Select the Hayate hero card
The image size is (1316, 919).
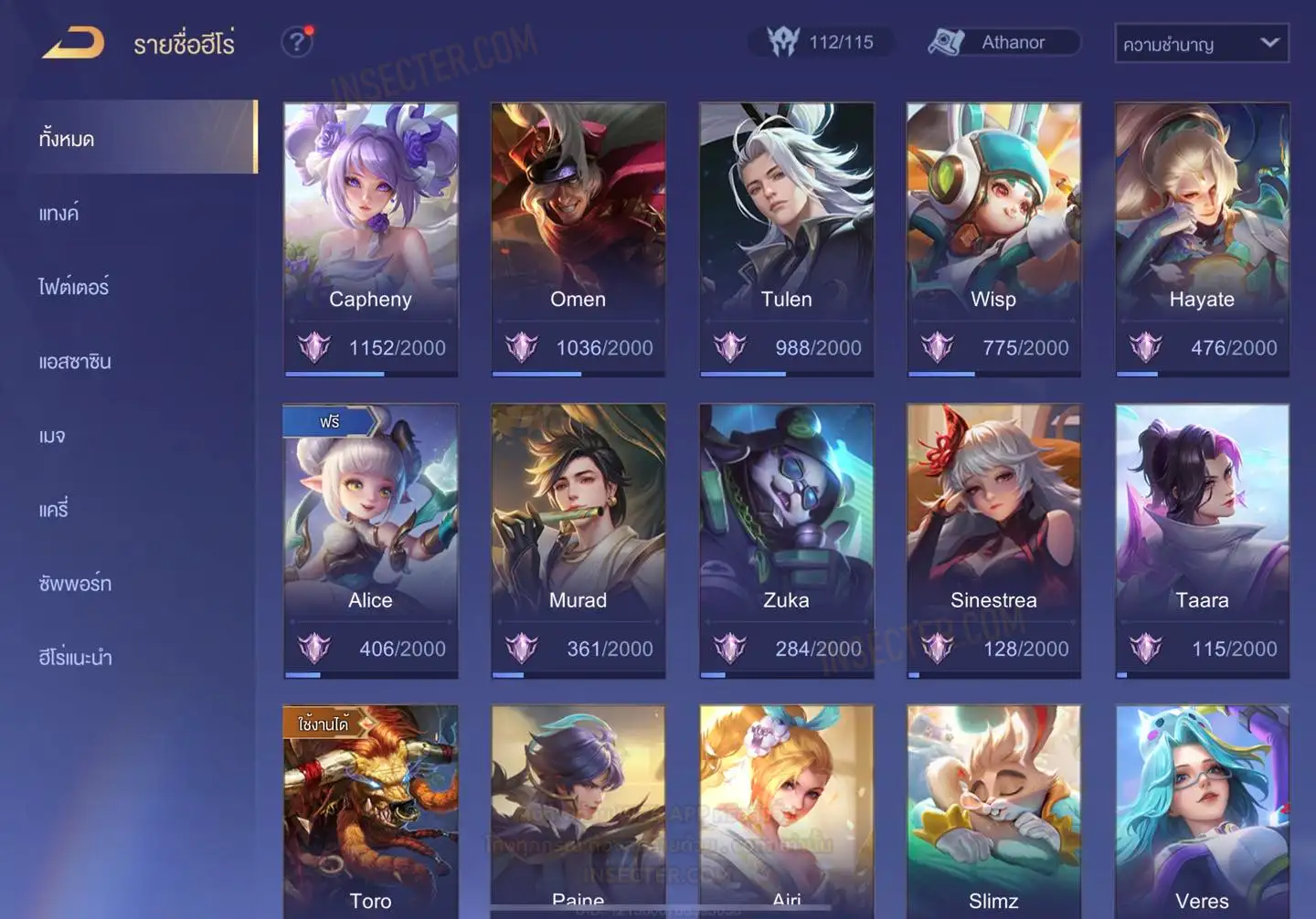pos(1202,238)
